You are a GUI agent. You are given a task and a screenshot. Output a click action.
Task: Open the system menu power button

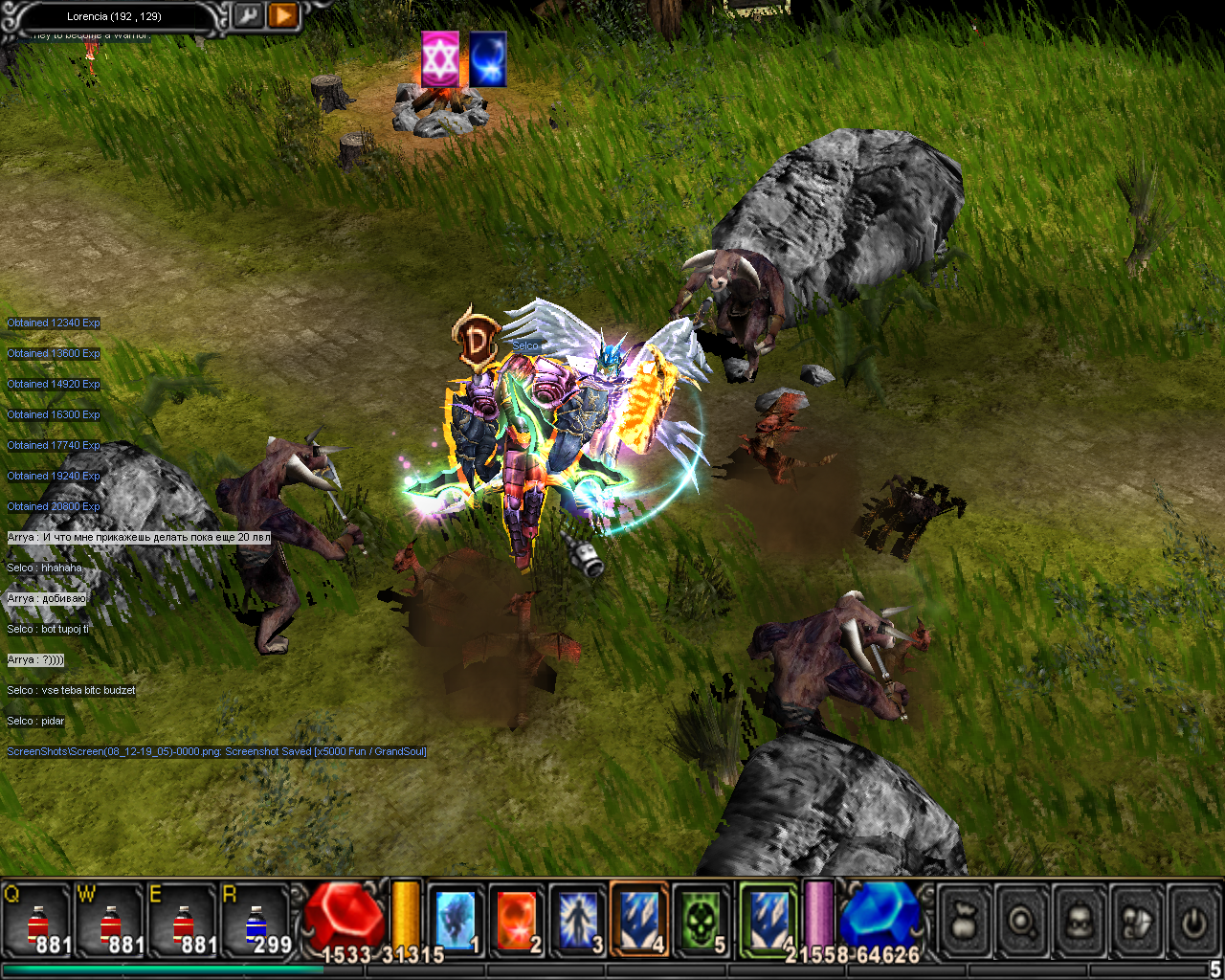point(1192,922)
